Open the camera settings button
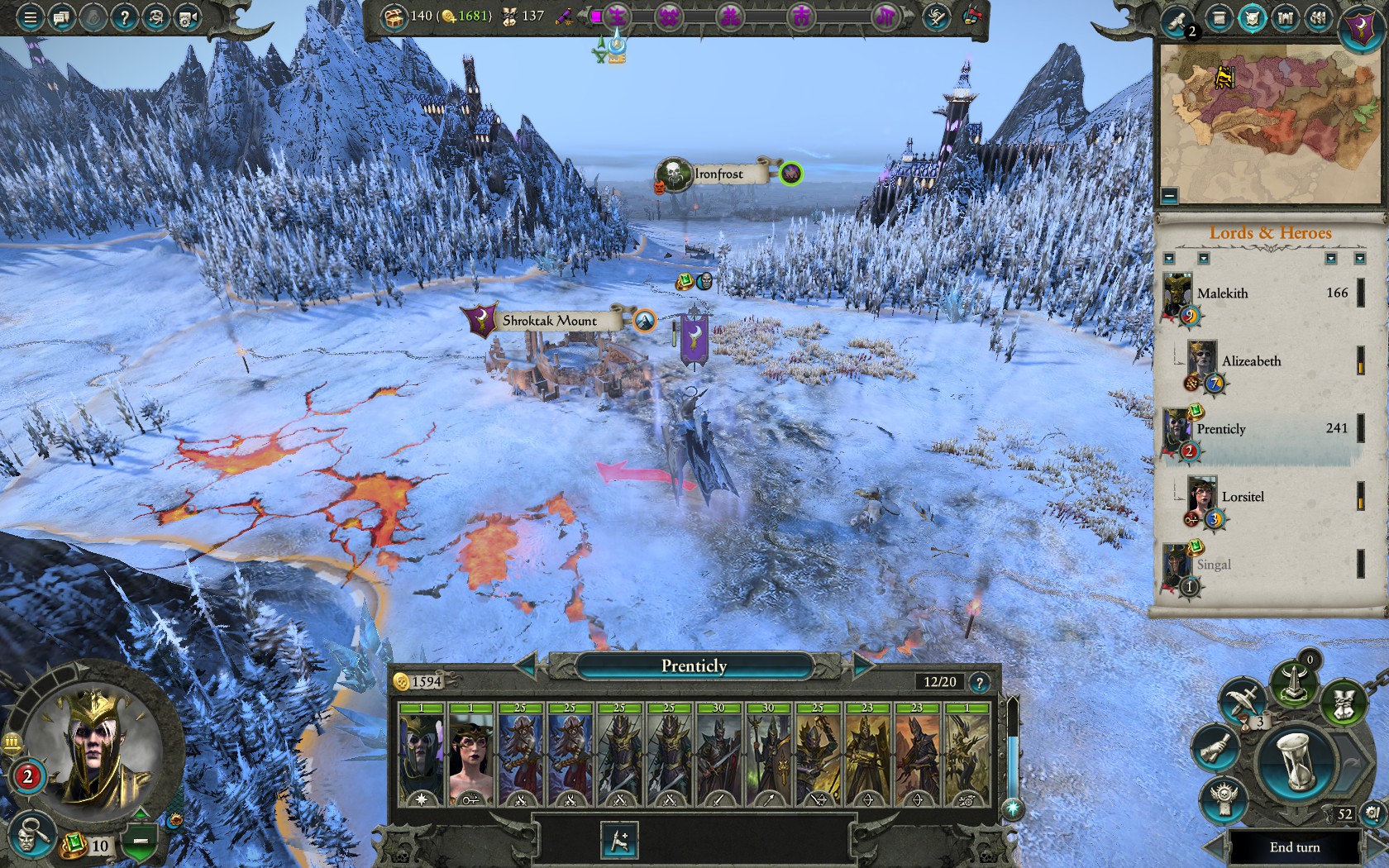Viewport: 1389px width, 868px height. 189,17
